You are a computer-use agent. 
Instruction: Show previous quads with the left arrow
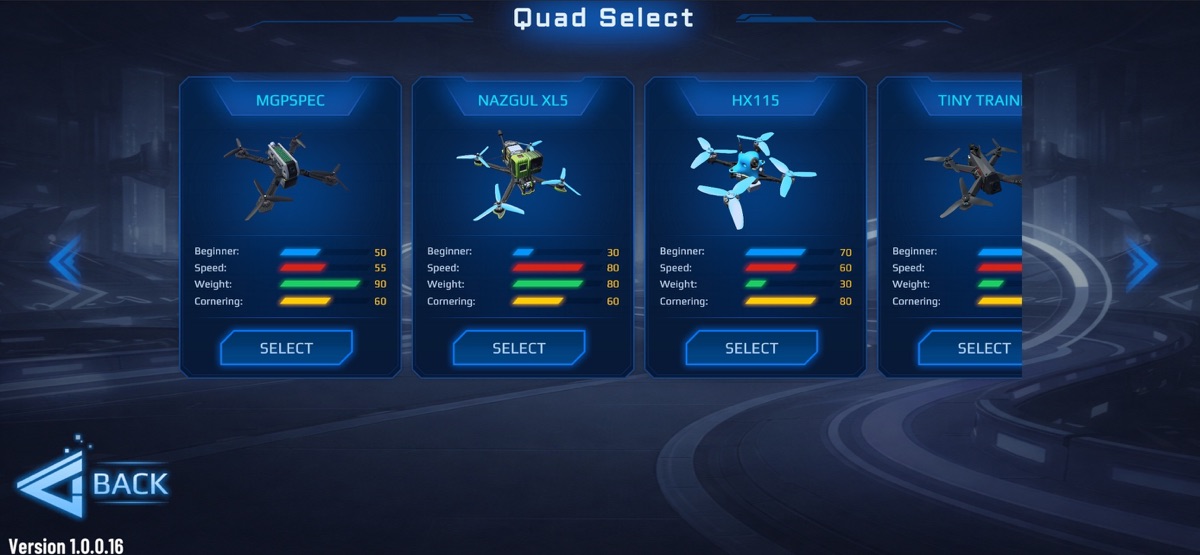click(65, 262)
